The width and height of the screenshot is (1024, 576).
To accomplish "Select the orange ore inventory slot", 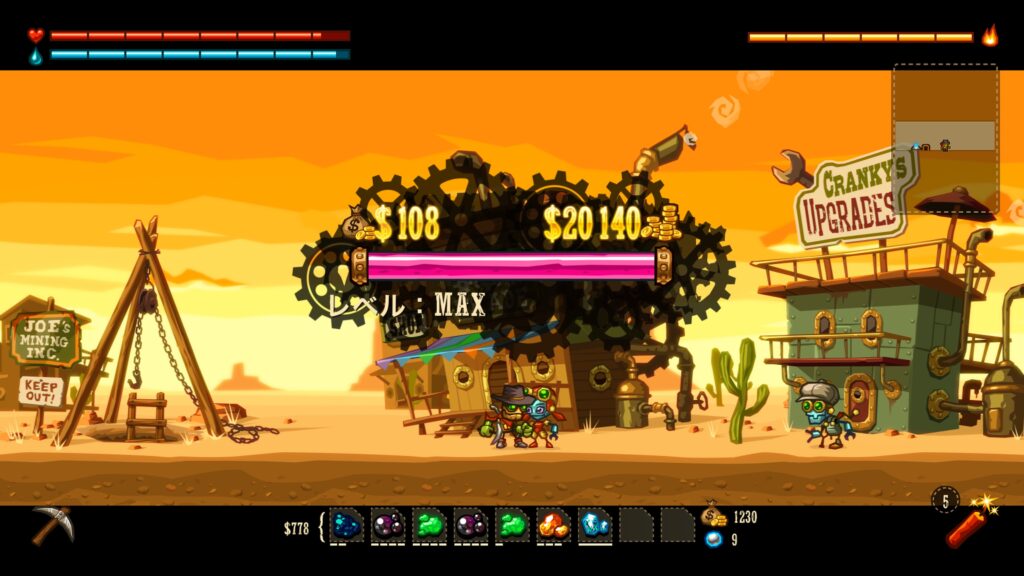I will [x=553, y=524].
